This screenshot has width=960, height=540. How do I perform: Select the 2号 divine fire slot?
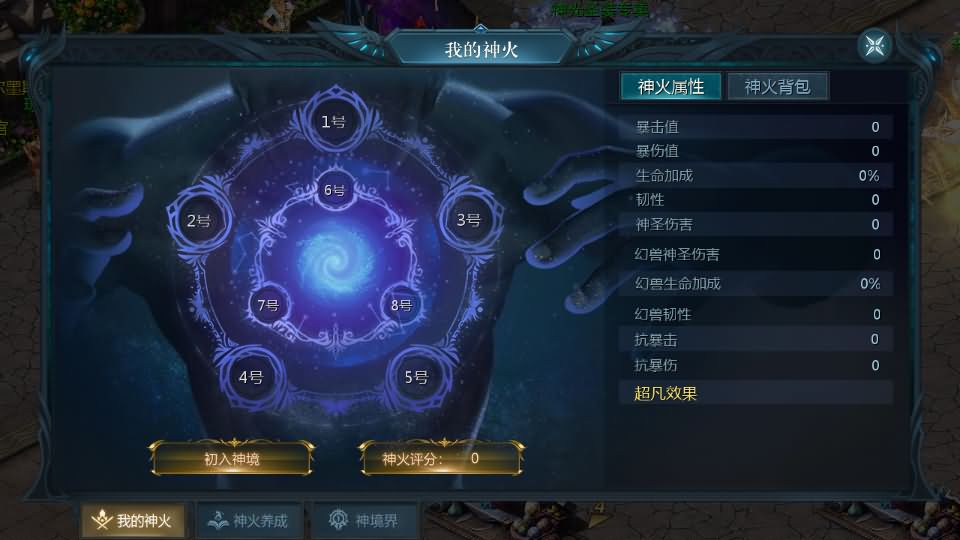198,221
